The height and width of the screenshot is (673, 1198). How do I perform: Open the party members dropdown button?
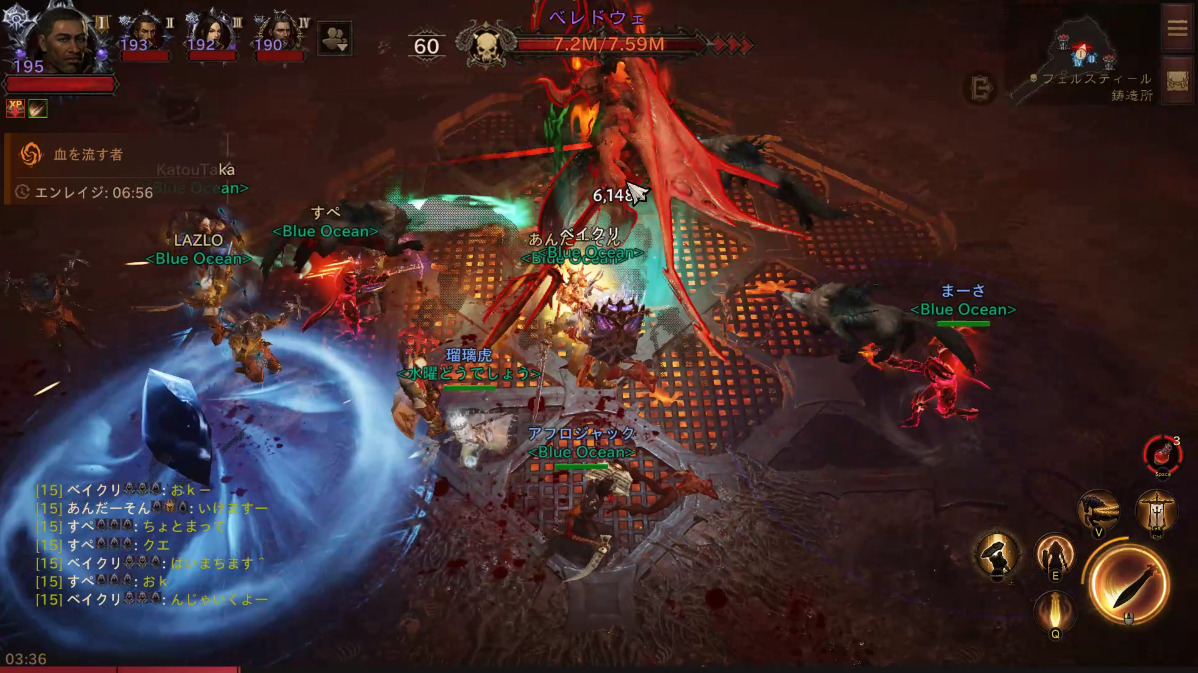[x=334, y=39]
